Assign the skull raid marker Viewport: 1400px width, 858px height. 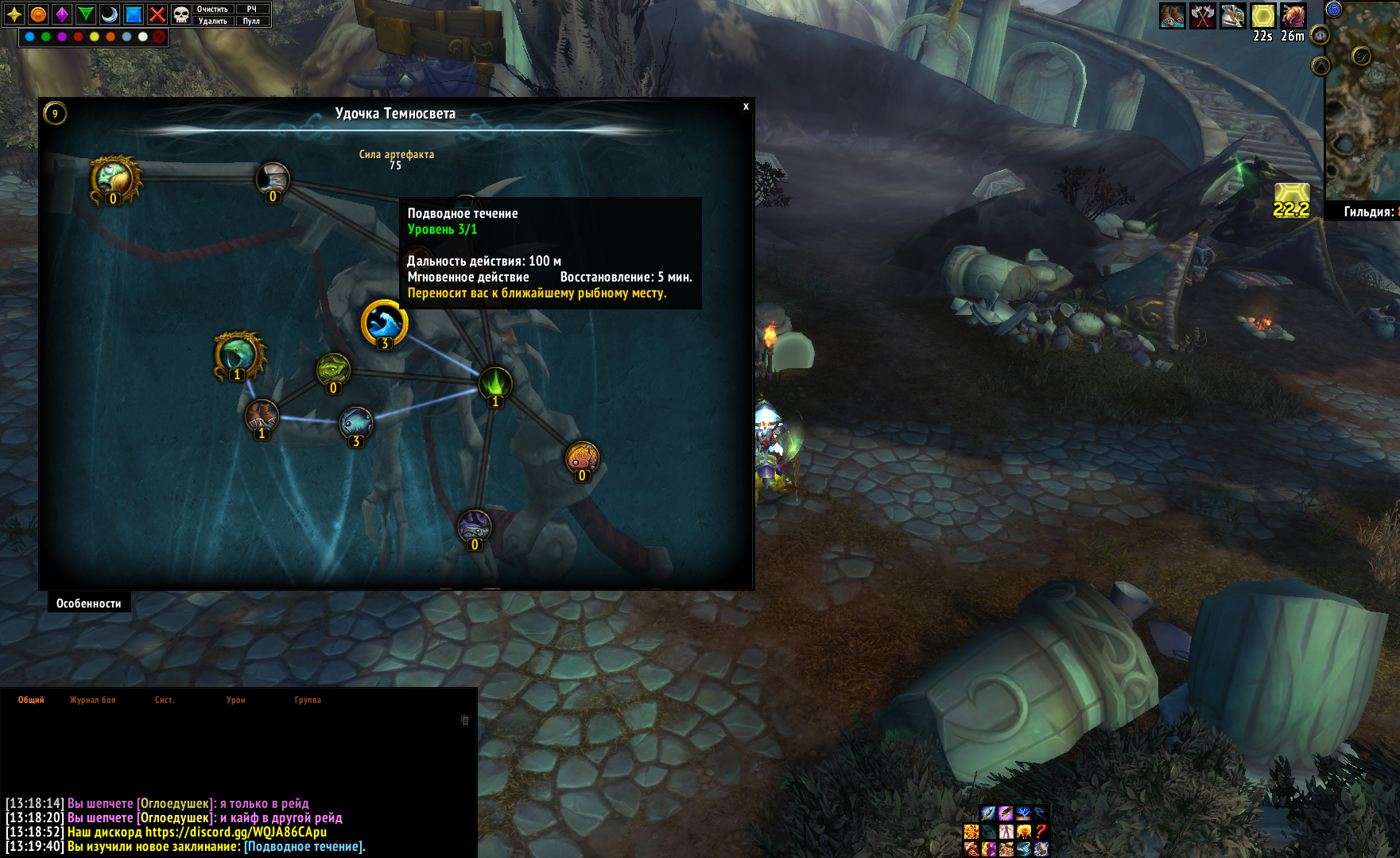[x=181, y=14]
